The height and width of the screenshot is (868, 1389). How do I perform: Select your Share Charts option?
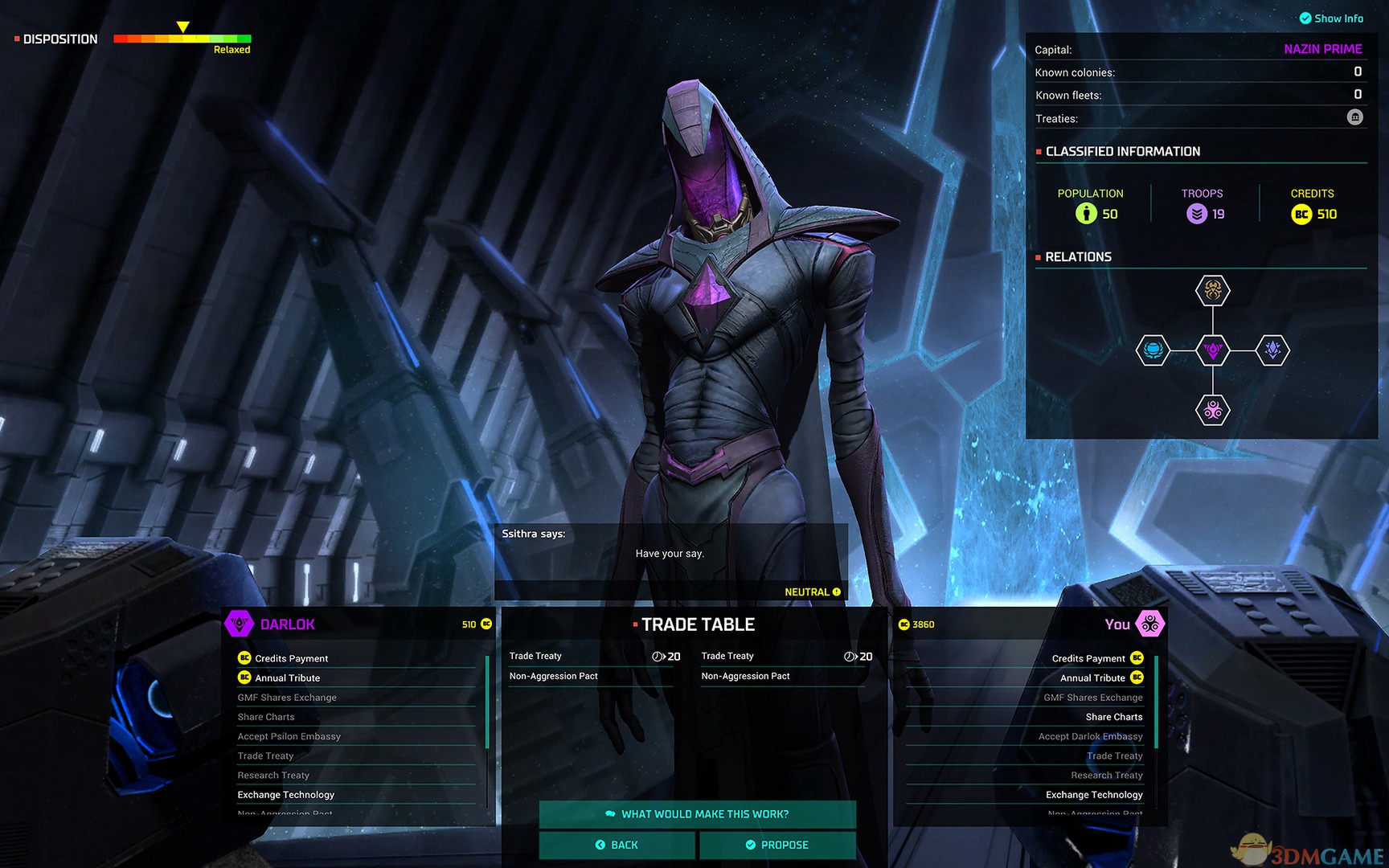(x=1113, y=717)
